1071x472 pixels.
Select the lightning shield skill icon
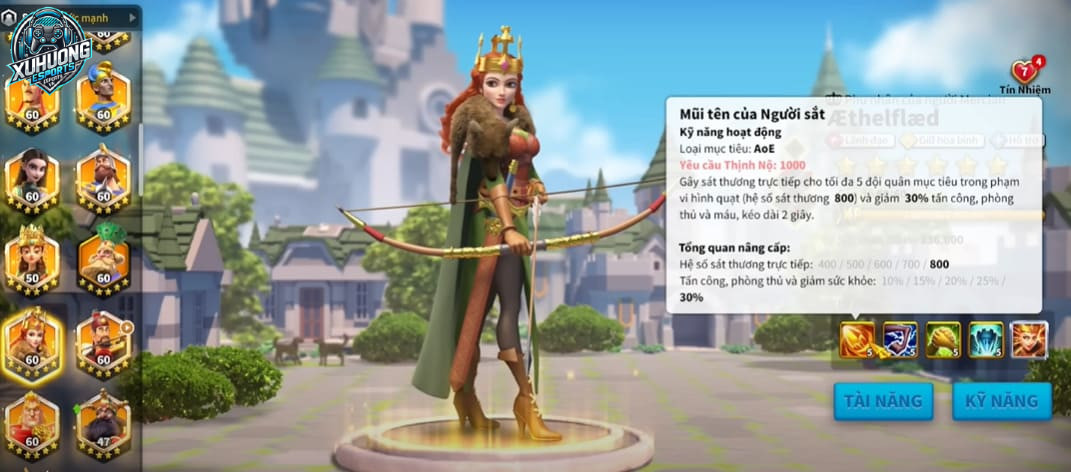point(900,340)
